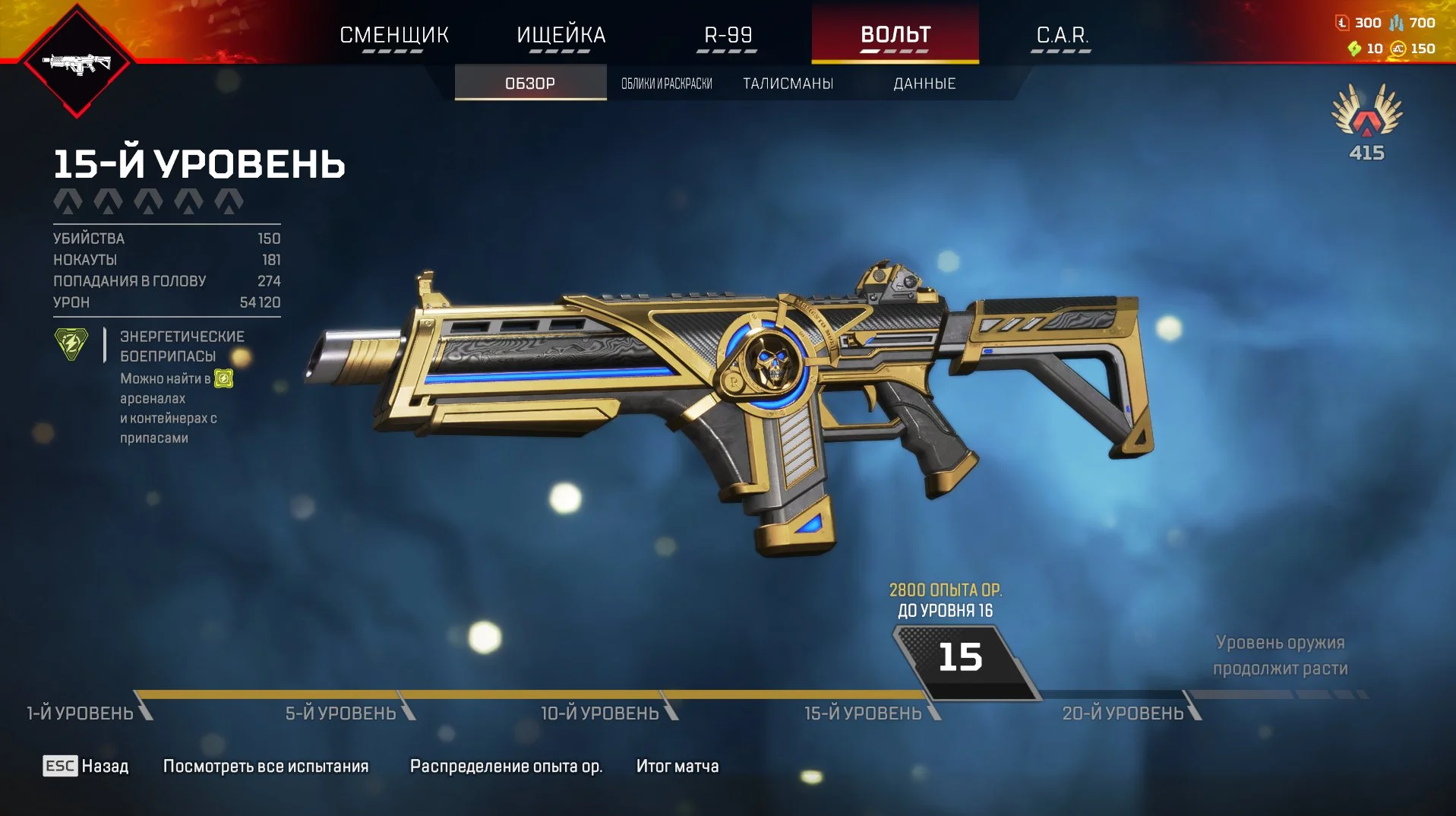
Task: Click Посмотреть все испытания
Action: (x=266, y=766)
